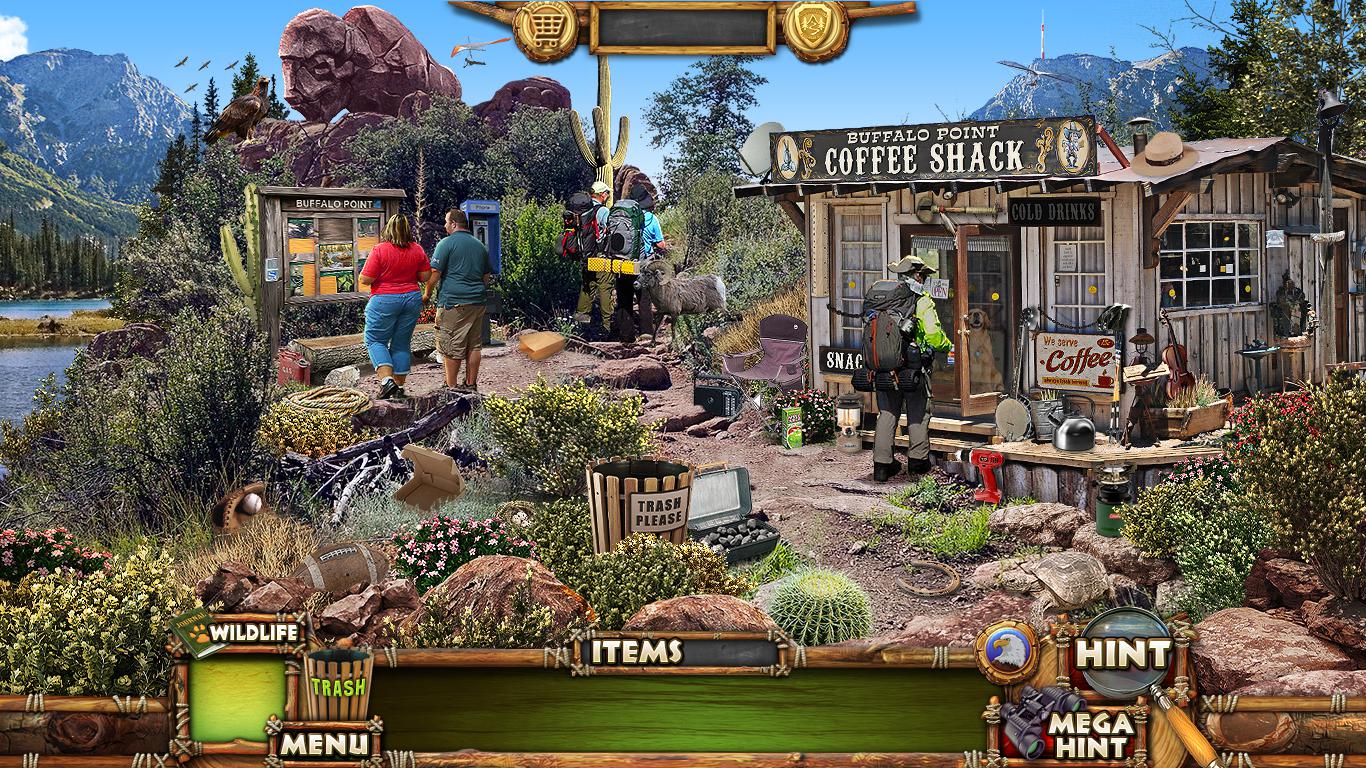The width and height of the screenshot is (1366, 768).
Task: Use the Hint magnifying glass
Action: 1124,653
